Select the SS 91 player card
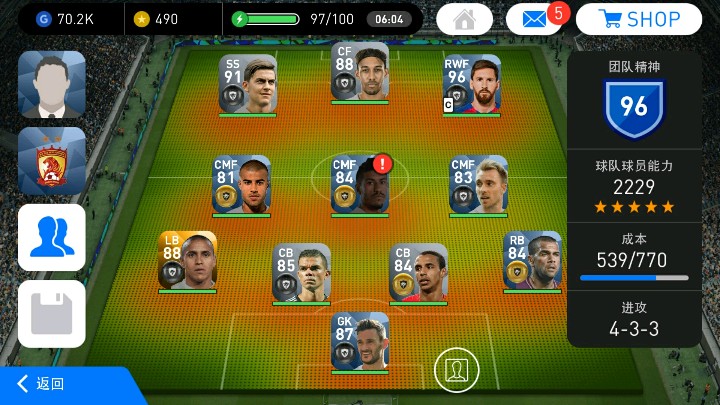Screen dimensions: 720x405 point(248,84)
